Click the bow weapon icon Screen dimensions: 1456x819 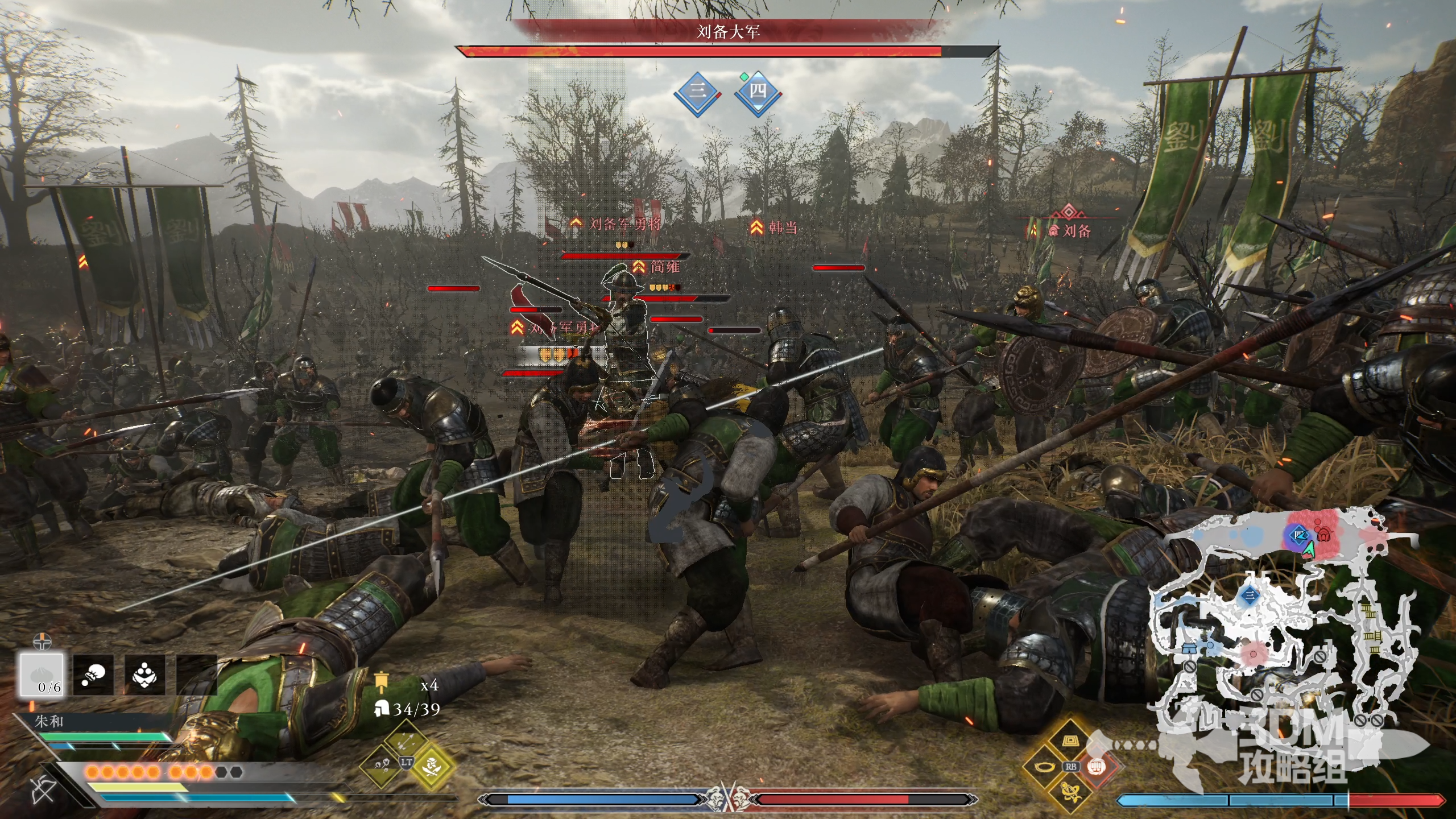[x=43, y=789]
